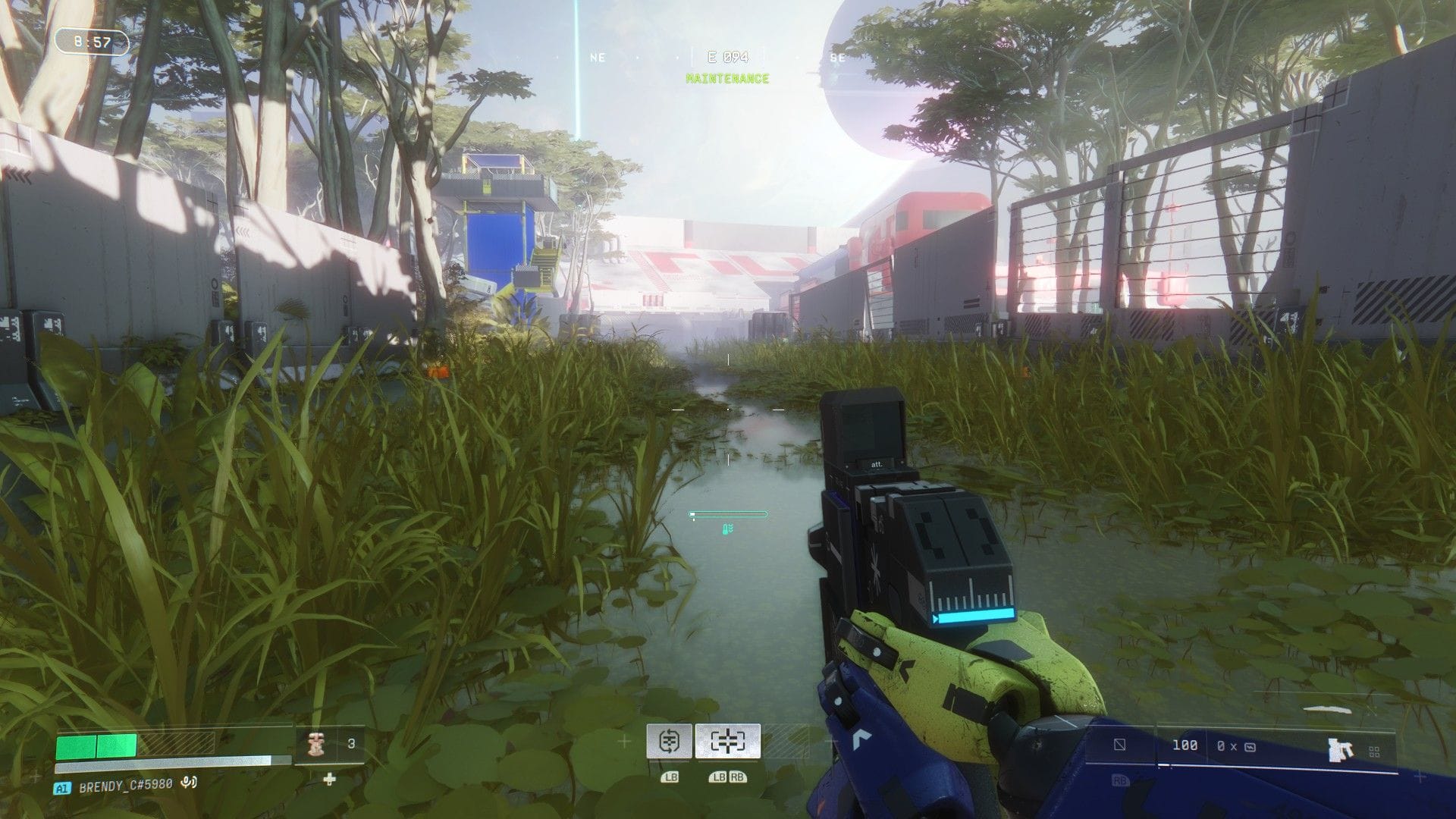
Task: Click the player name BRENDY_C#5980
Action: click(x=125, y=787)
